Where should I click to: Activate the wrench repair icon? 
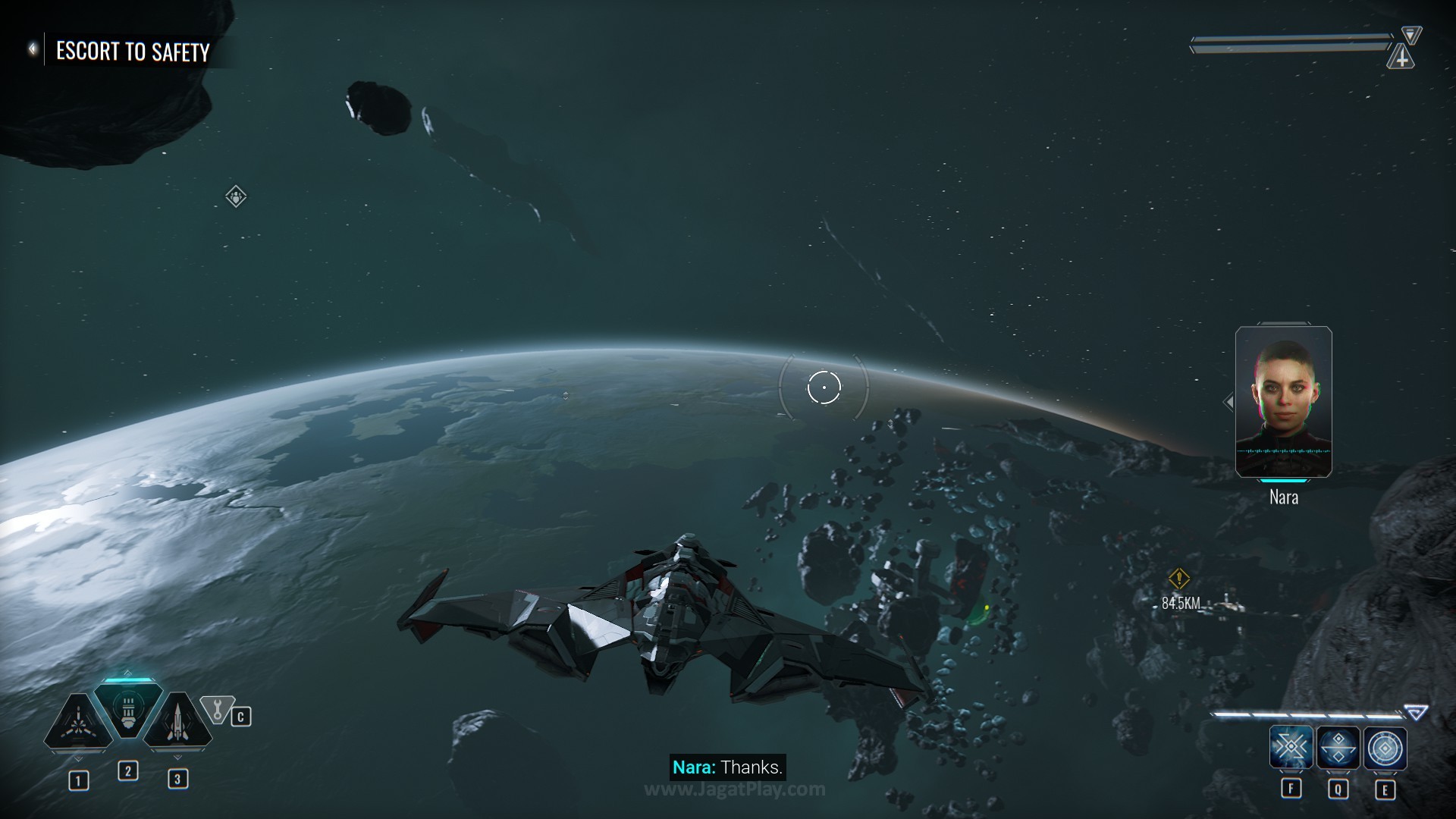coord(218,710)
